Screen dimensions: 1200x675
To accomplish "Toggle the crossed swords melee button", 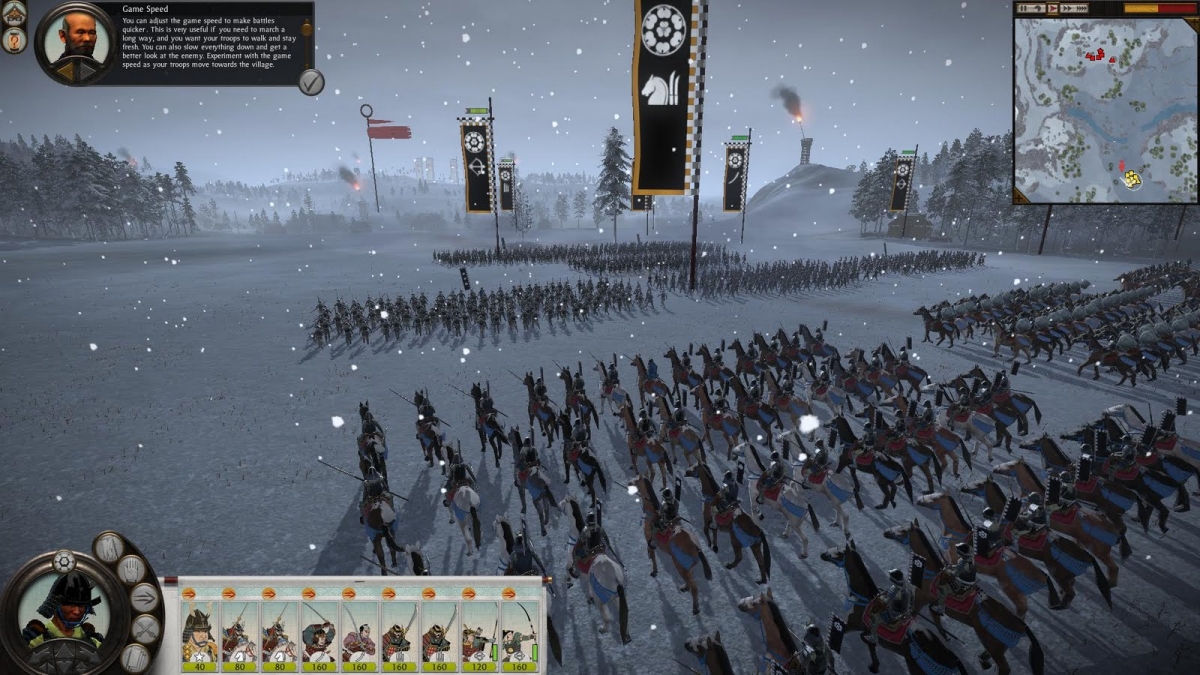I will click(146, 629).
